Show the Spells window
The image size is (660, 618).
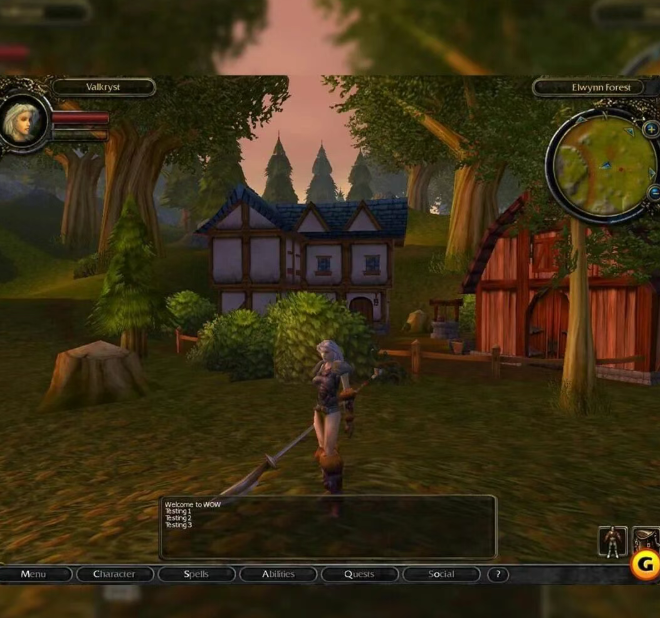point(196,574)
